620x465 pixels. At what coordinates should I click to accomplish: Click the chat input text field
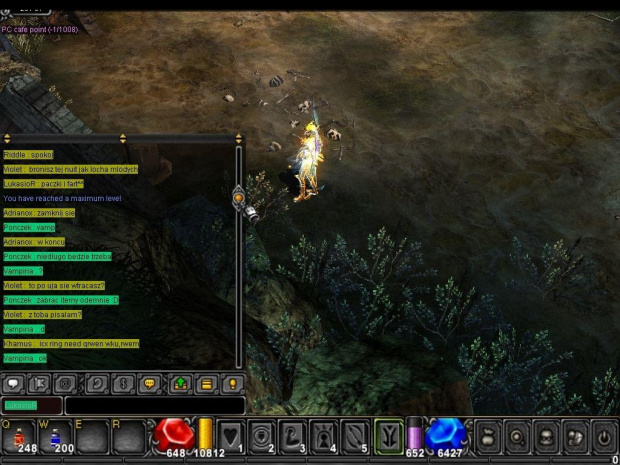155,405
